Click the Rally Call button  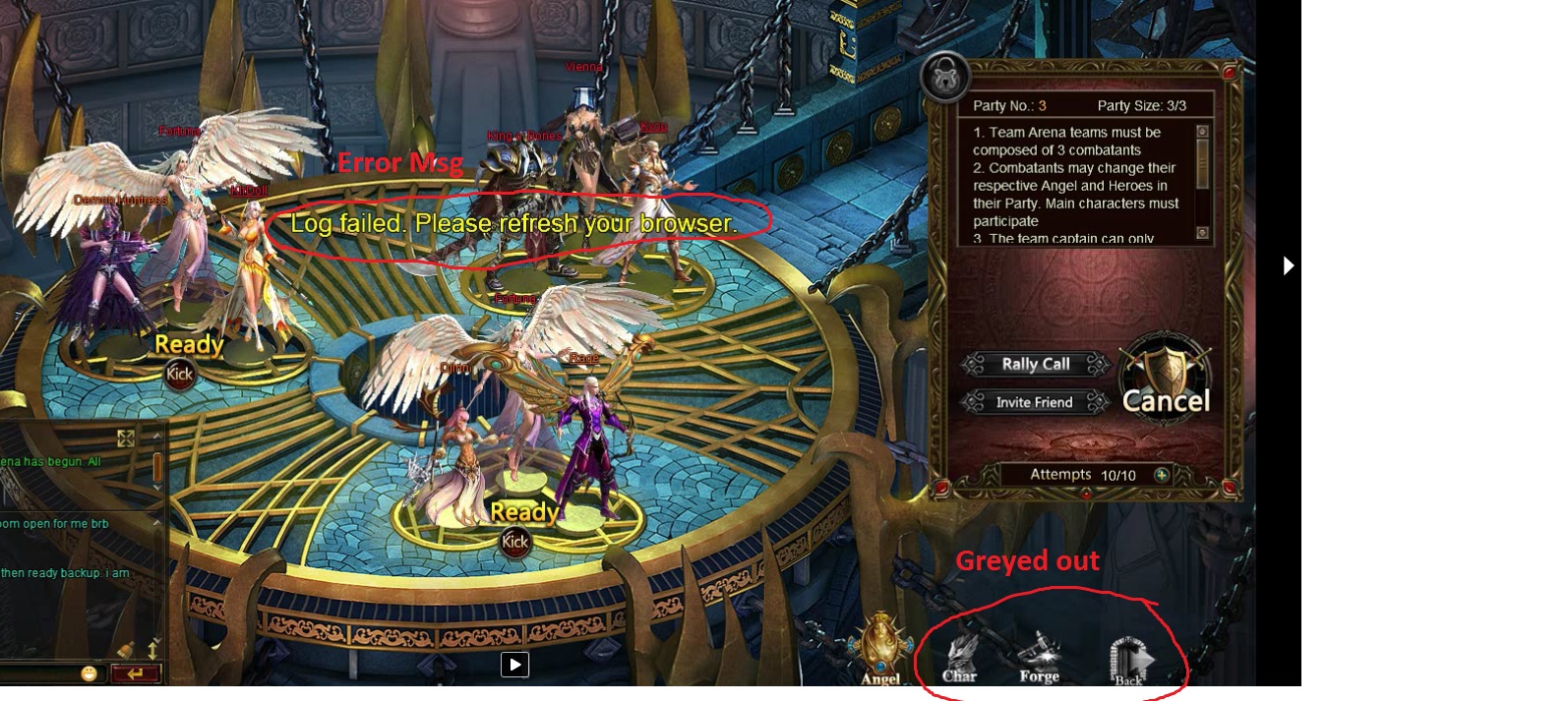coord(1035,364)
